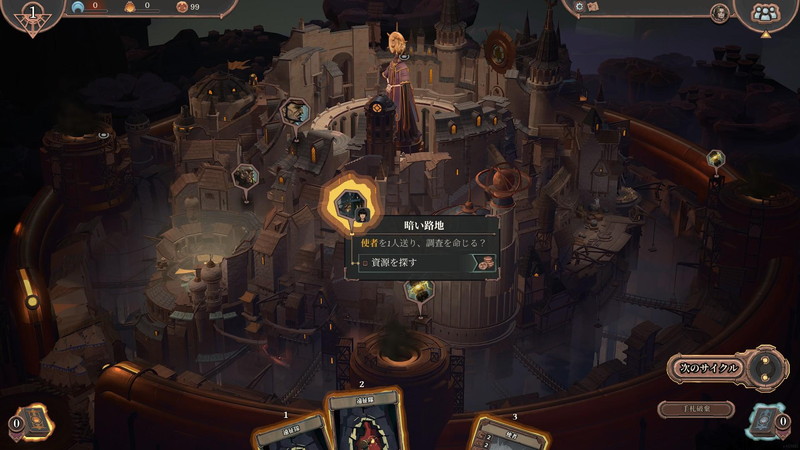Open the group of people panel
Screen dimensions: 800x450
tap(765, 13)
